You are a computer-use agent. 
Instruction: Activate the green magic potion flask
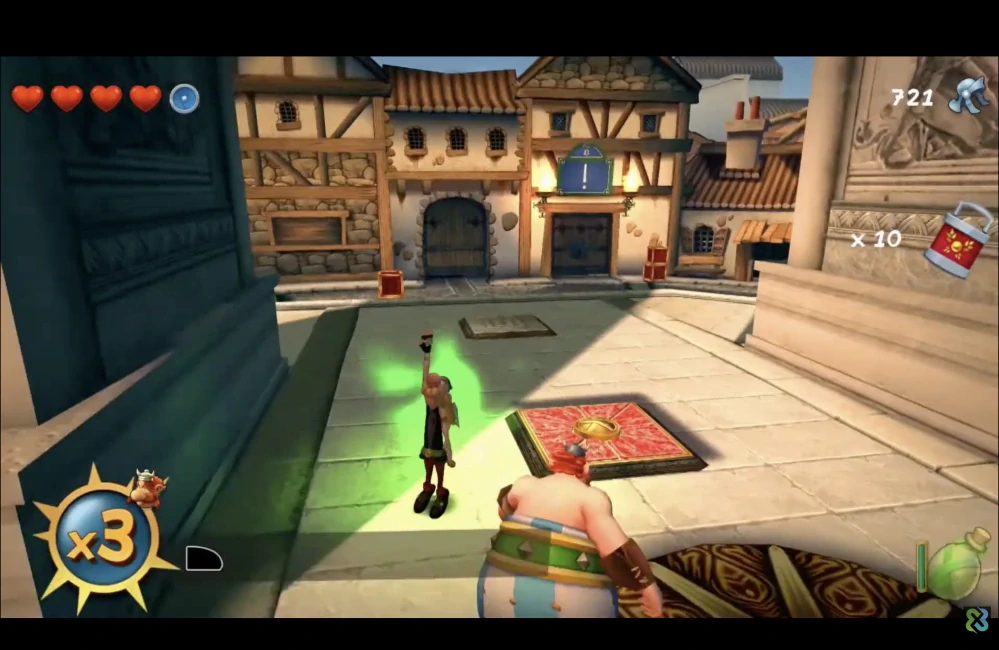tap(957, 566)
